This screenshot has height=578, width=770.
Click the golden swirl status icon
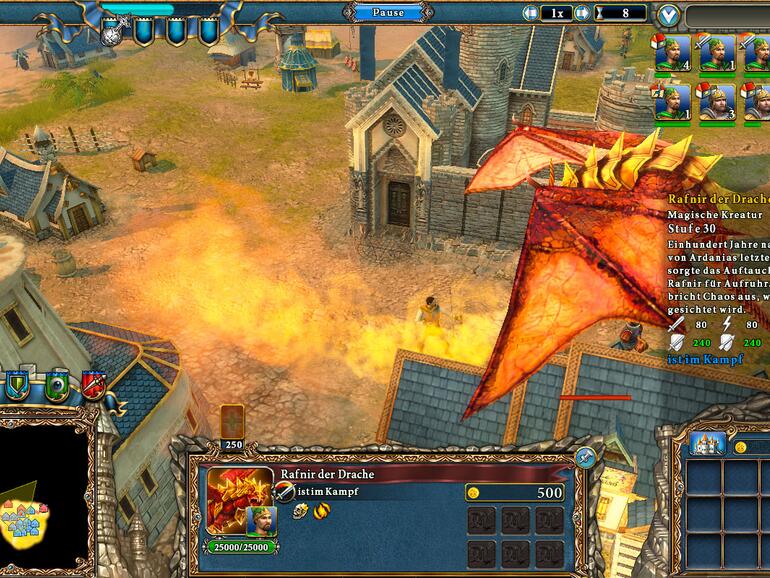pyautogui.click(x=322, y=511)
